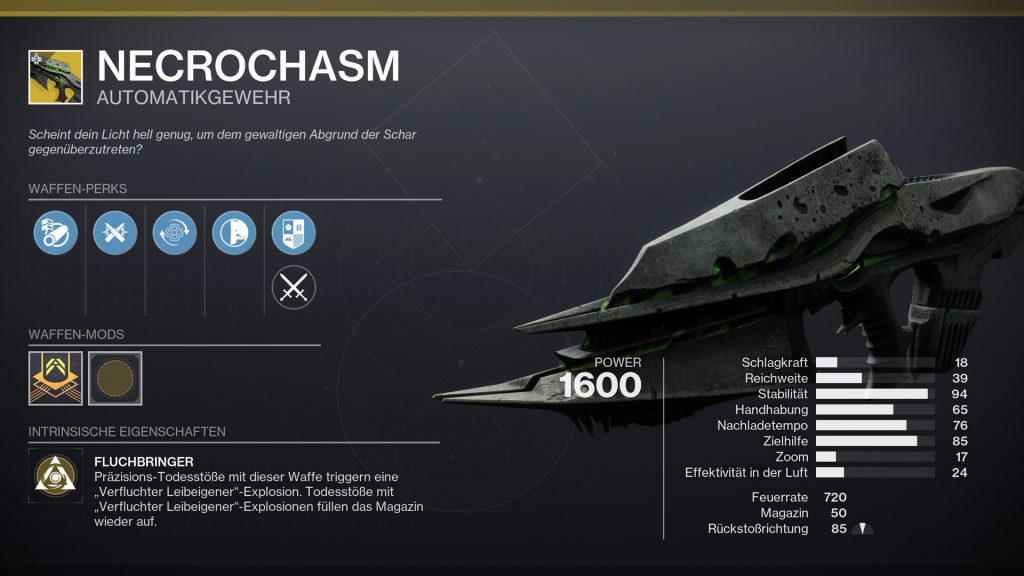View the half-filled circle stock perk

[x=233, y=232]
